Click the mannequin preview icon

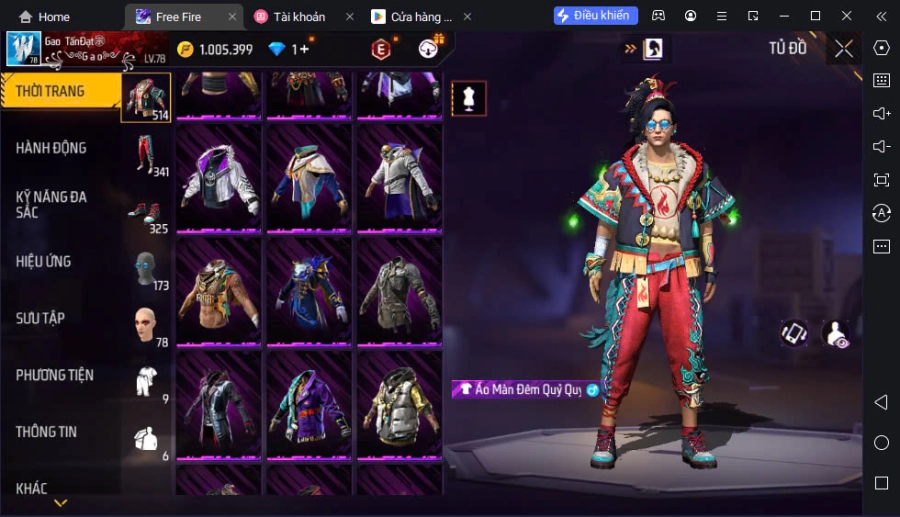[469, 97]
